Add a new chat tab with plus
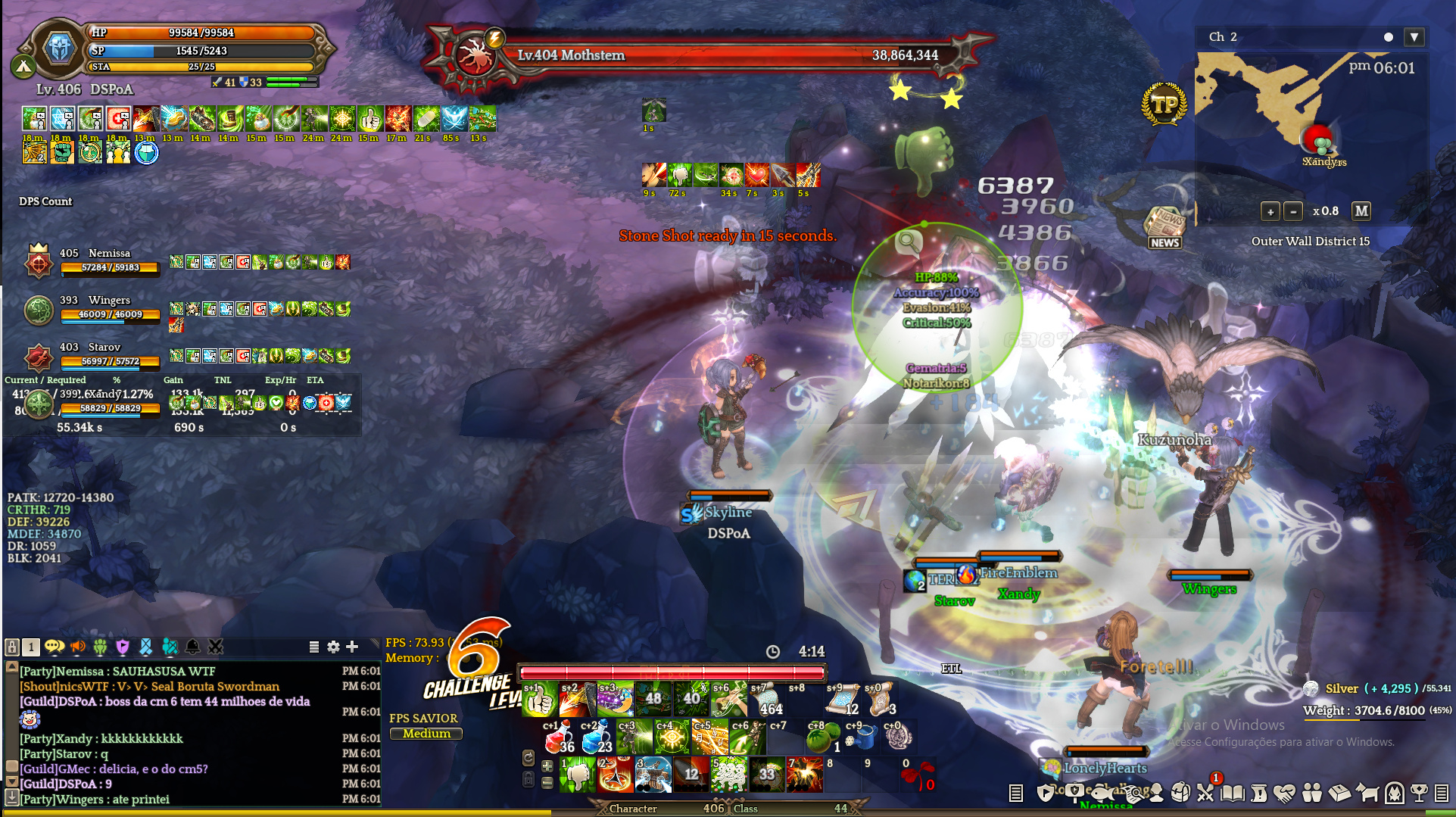Image resolution: width=1456 pixels, height=817 pixels. (352, 647)
